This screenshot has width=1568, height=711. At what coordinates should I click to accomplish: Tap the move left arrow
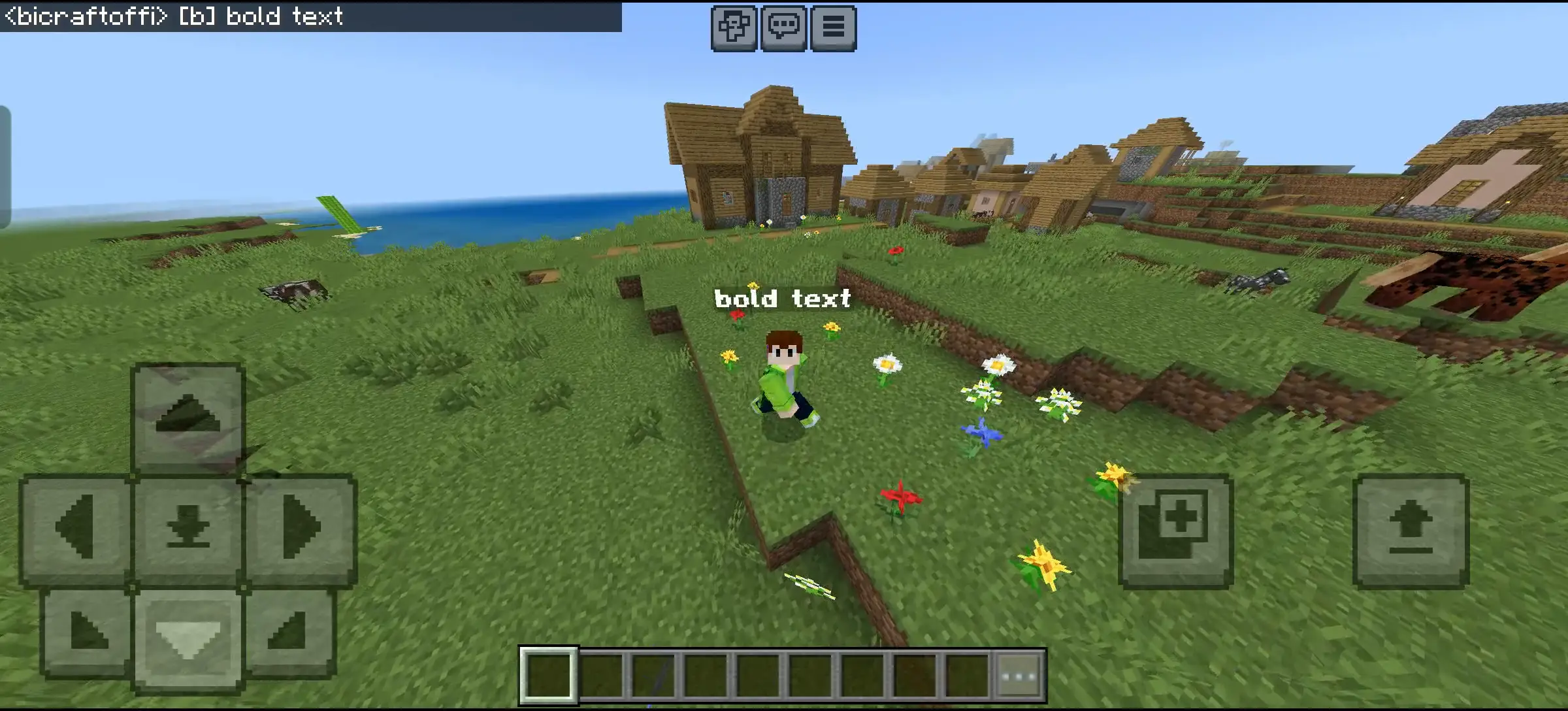coord(76,528)
